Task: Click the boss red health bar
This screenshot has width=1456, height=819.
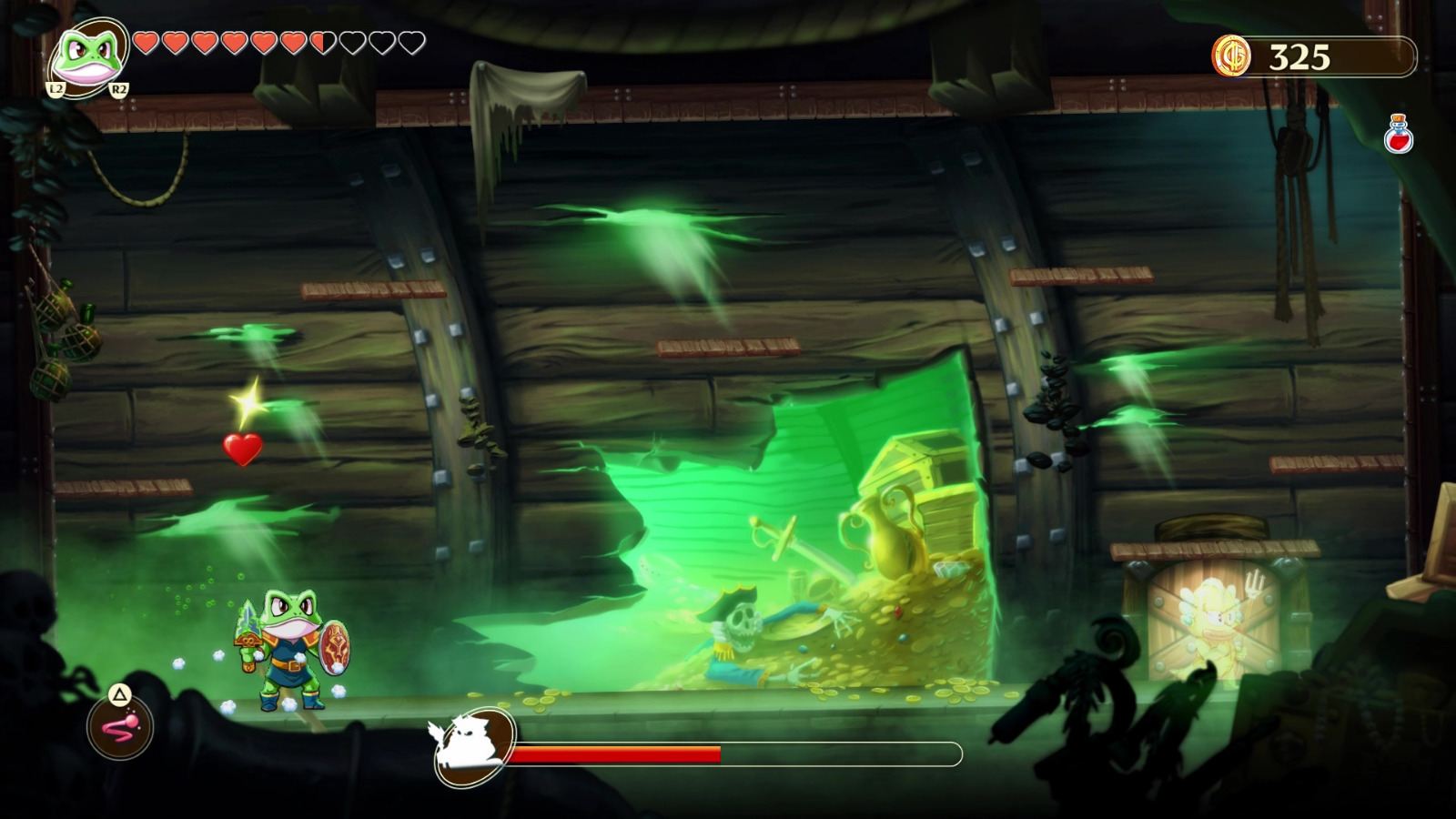Action: click(617, 752)
